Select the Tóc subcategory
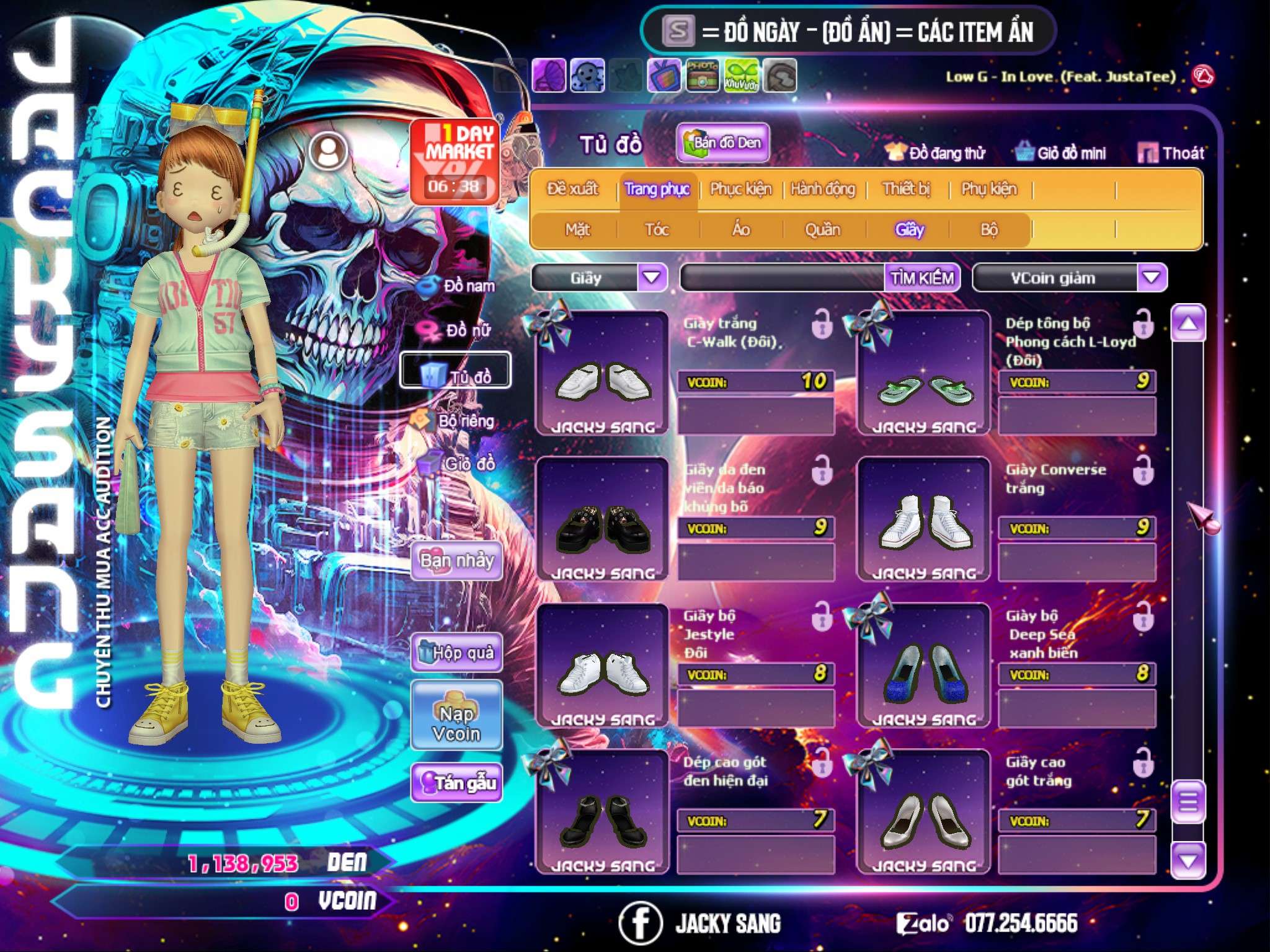Viewport: 1270px width, 952px height. [x=657, y=230]
